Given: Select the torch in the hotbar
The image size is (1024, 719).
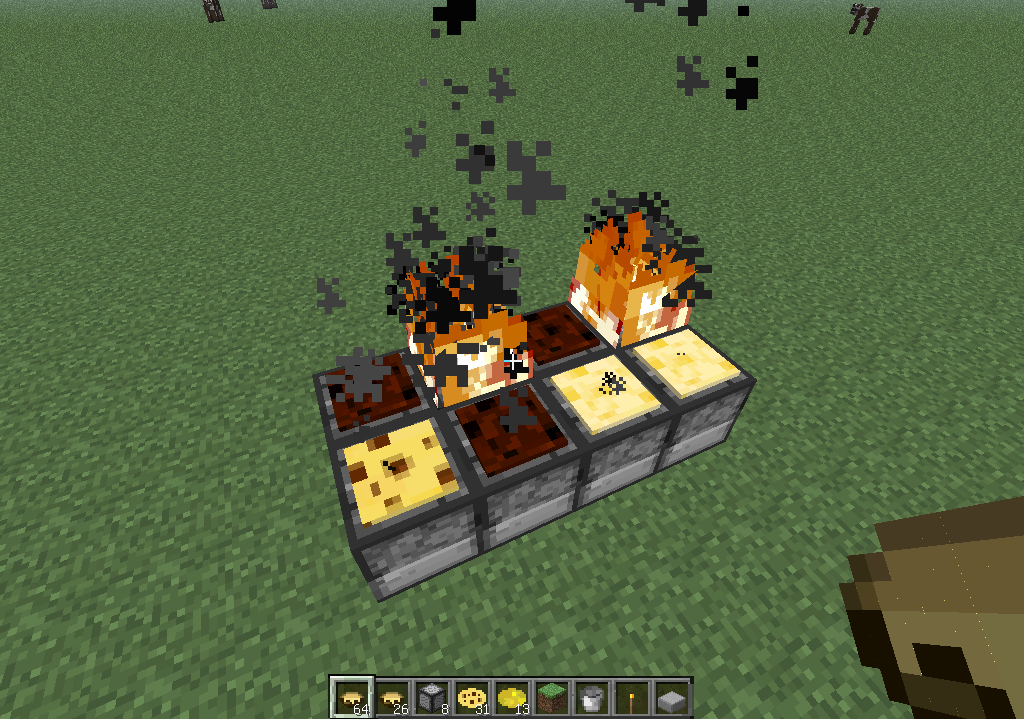Looking at the screenshot, I should click(632, 696).
